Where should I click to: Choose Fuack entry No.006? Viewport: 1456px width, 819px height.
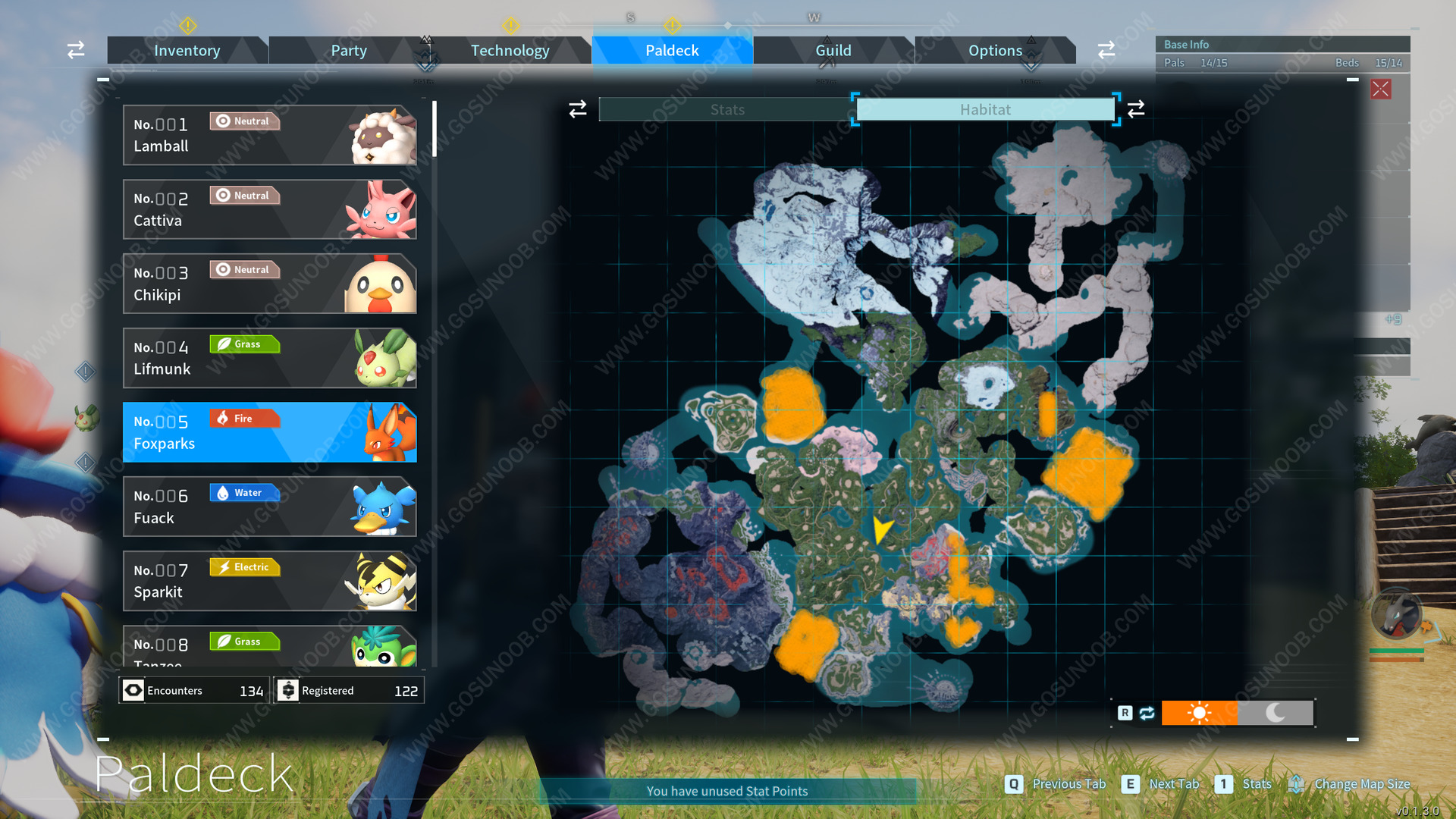(269, 507)
